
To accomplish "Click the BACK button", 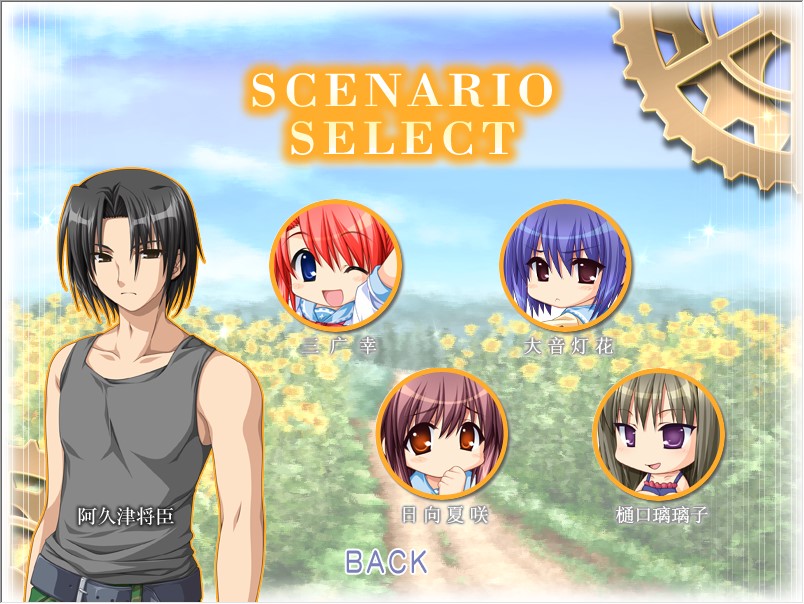I will click(386, 562).
